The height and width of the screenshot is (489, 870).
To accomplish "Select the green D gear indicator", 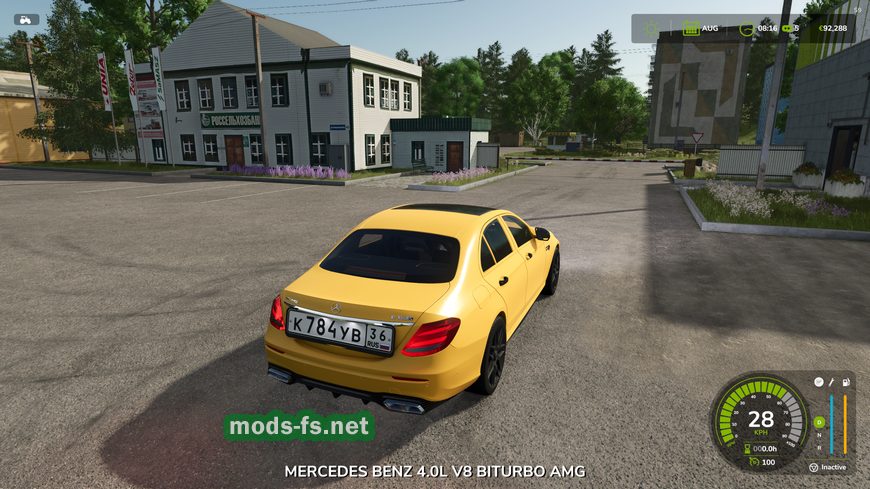I will pyautogui.click(x=820, y=423).
